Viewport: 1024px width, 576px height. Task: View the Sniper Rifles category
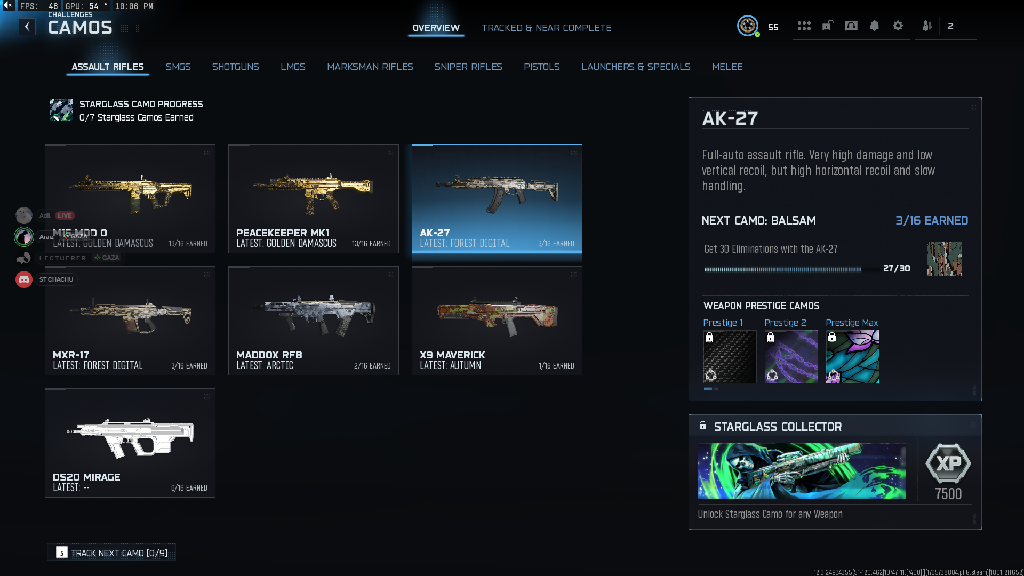pos(468,67)
